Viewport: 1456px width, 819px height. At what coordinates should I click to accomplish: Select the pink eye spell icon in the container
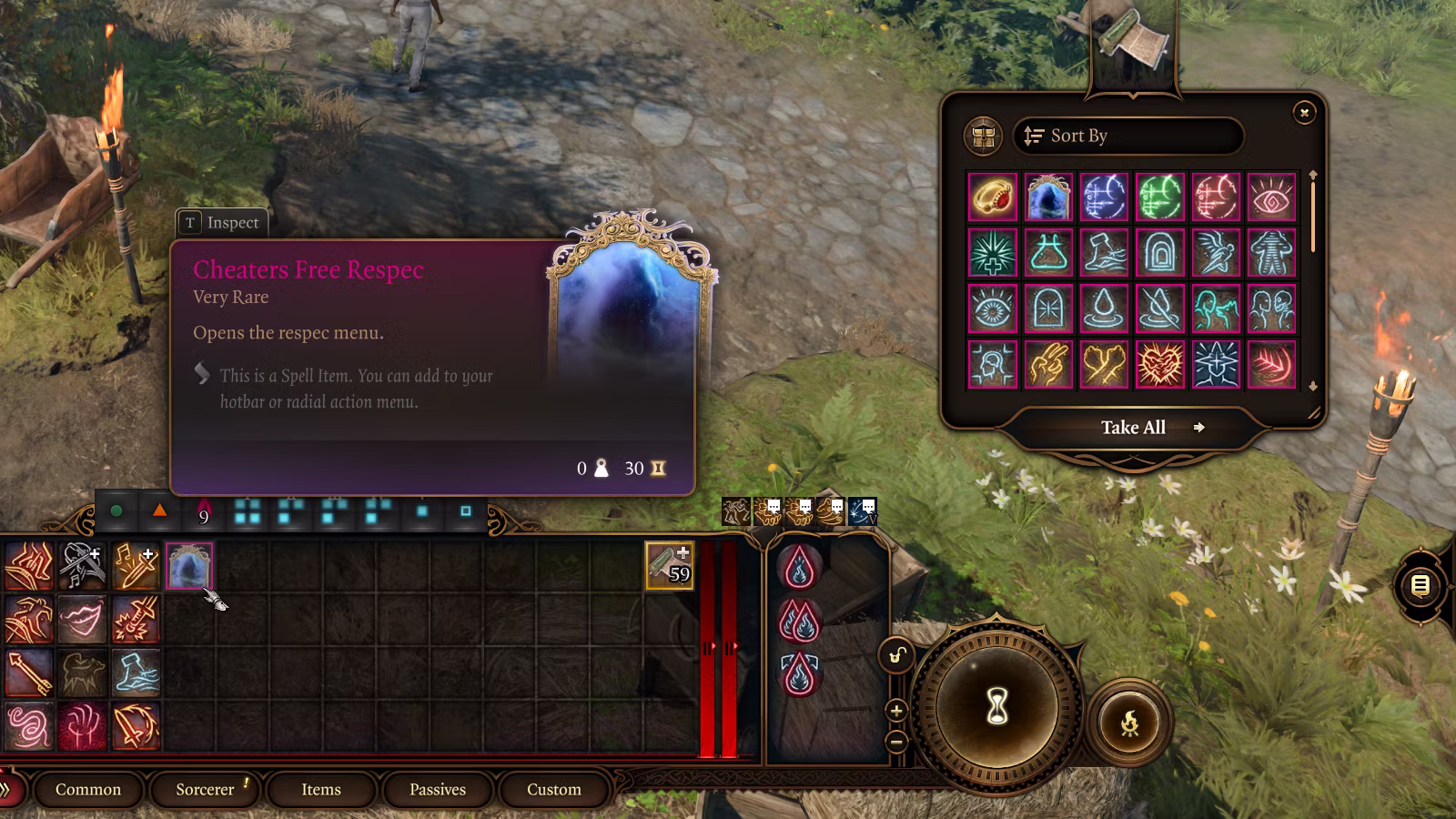point(1271,197)
